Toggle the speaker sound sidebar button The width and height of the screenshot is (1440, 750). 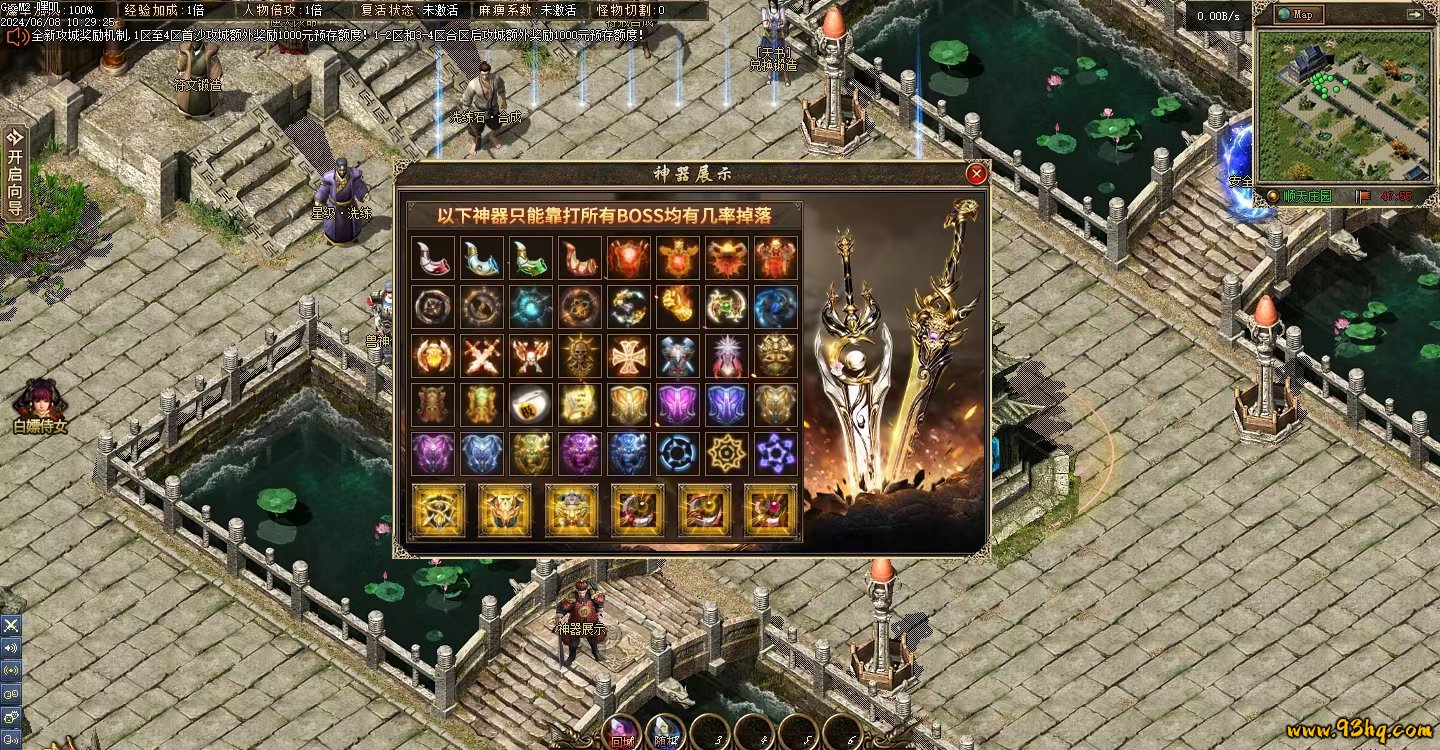[x=11, y=647]
